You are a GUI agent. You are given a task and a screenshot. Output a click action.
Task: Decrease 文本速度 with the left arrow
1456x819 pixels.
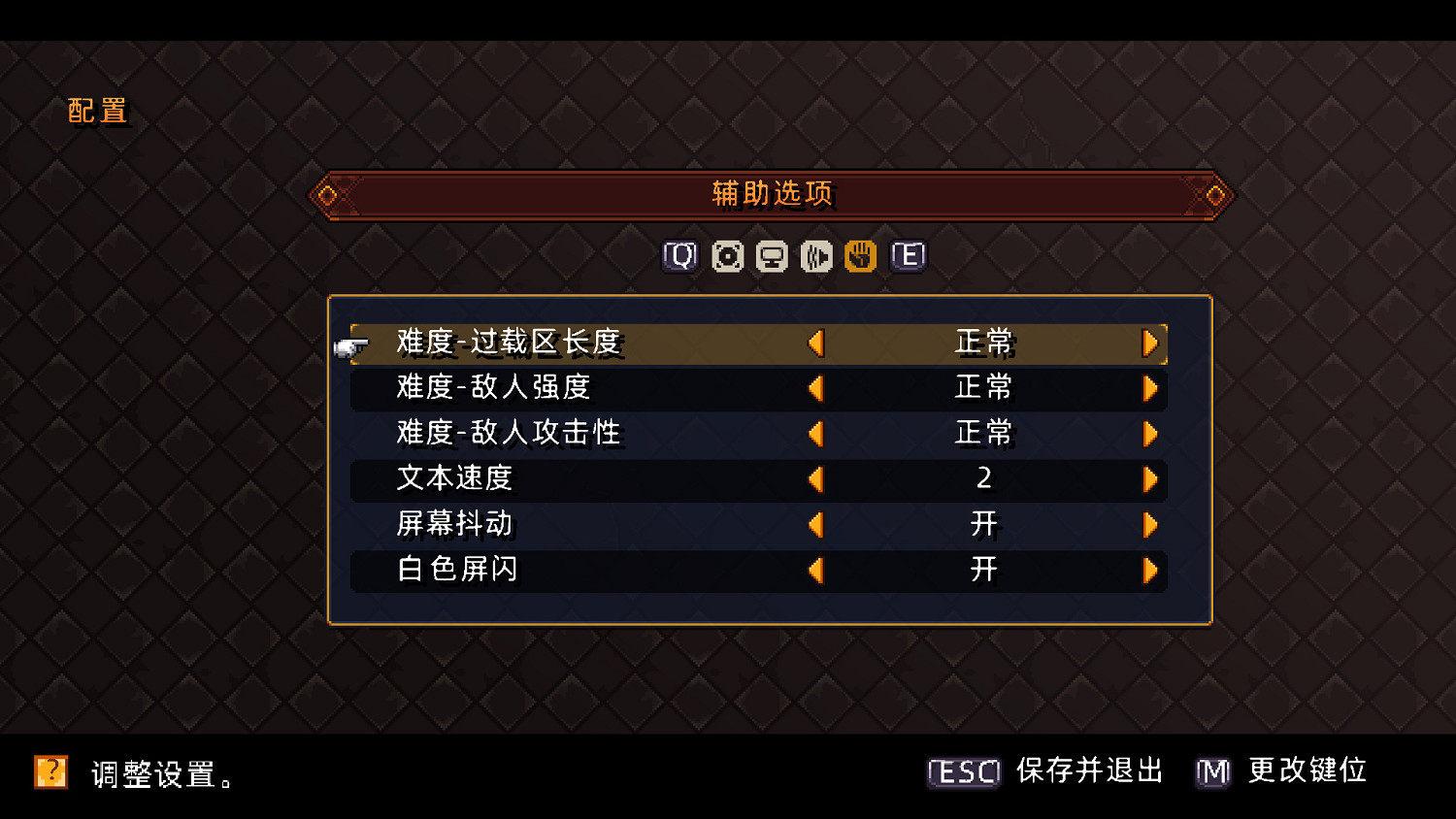point(816,479)
